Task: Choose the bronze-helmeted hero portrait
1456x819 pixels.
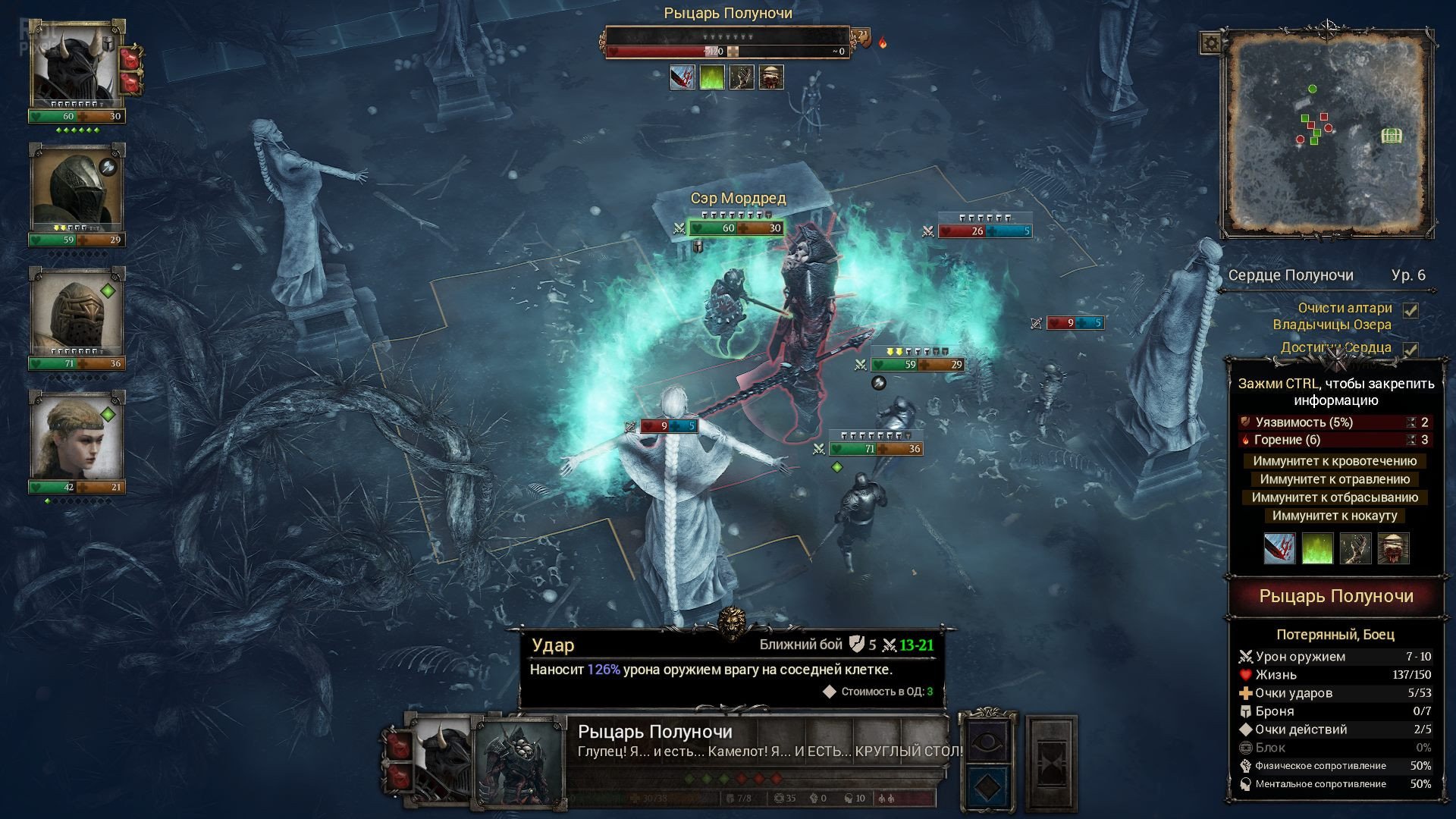Action: click(x=75, y=311)
